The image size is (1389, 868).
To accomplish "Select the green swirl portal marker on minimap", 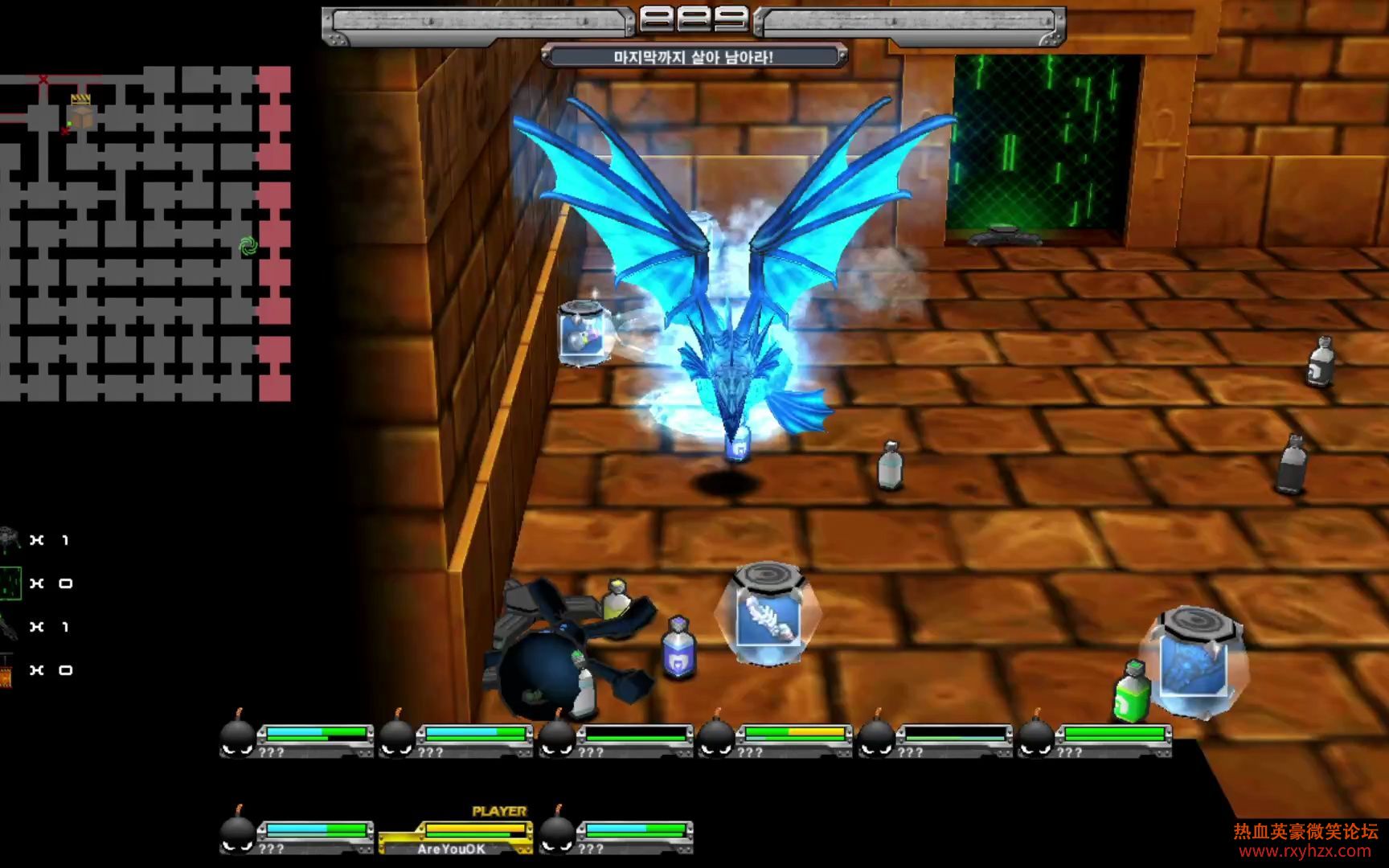I will [248, 246].
